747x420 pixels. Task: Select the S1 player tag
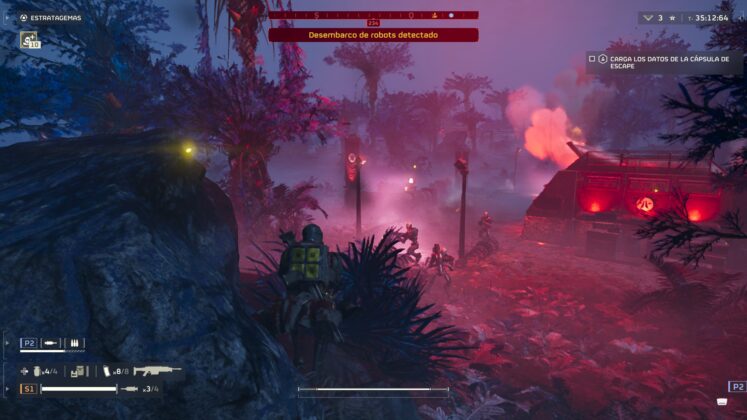point(29,388)
